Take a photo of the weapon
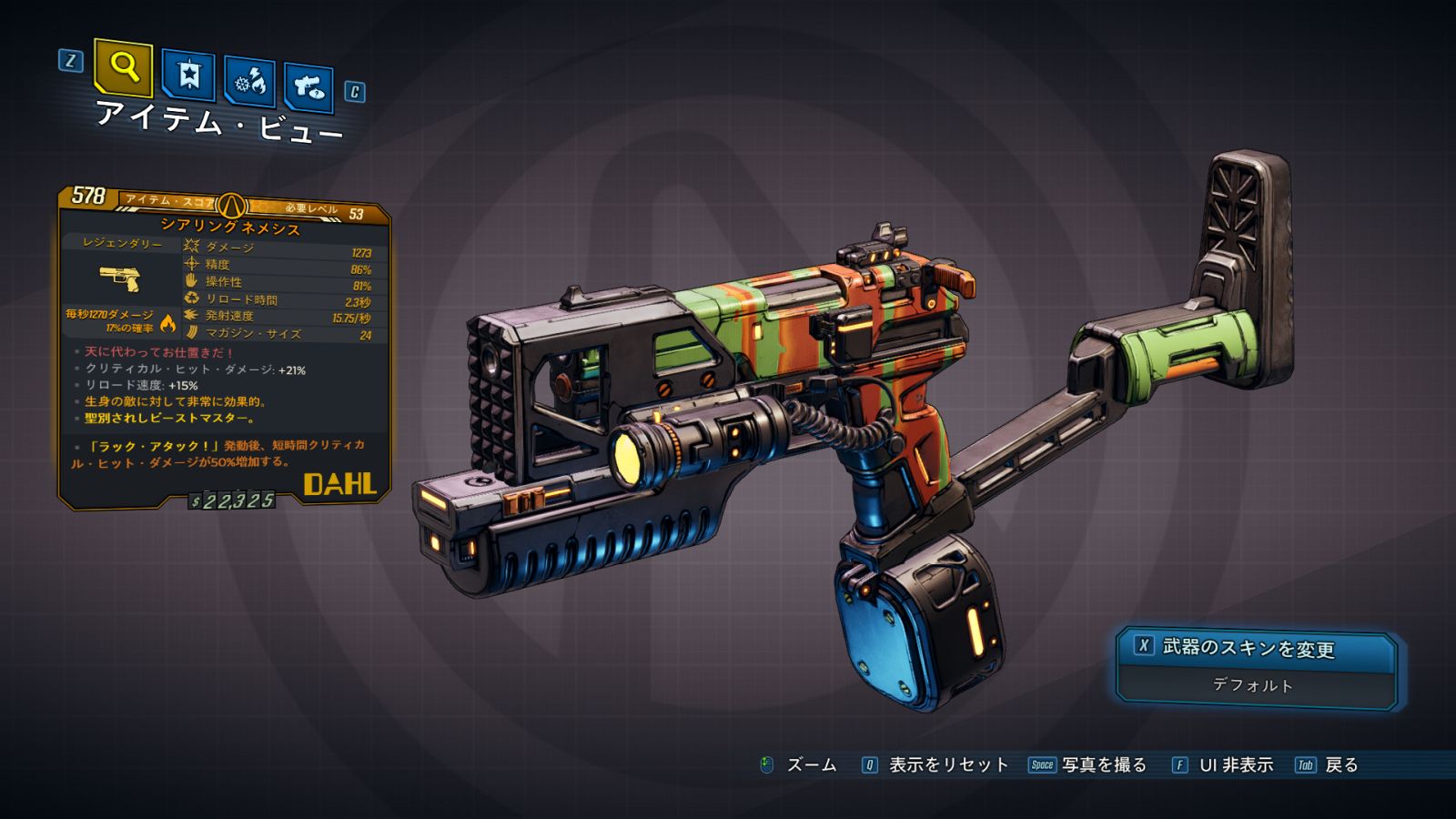The width and height of the screenshot is (1456, 819). (1088, 765)
